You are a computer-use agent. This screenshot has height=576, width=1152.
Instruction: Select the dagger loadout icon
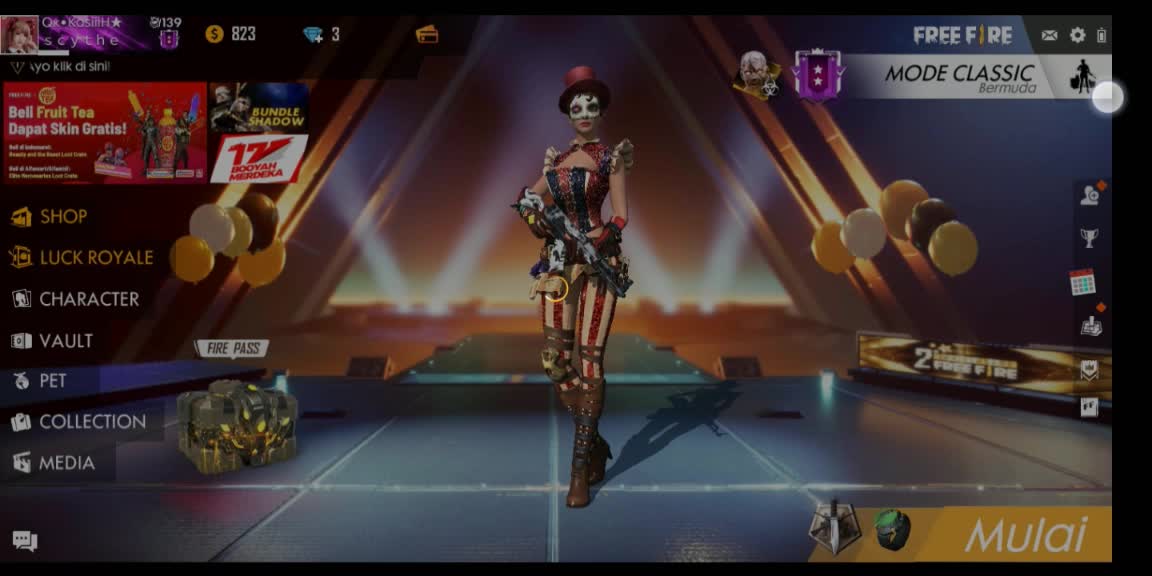(x=834, y=528)
